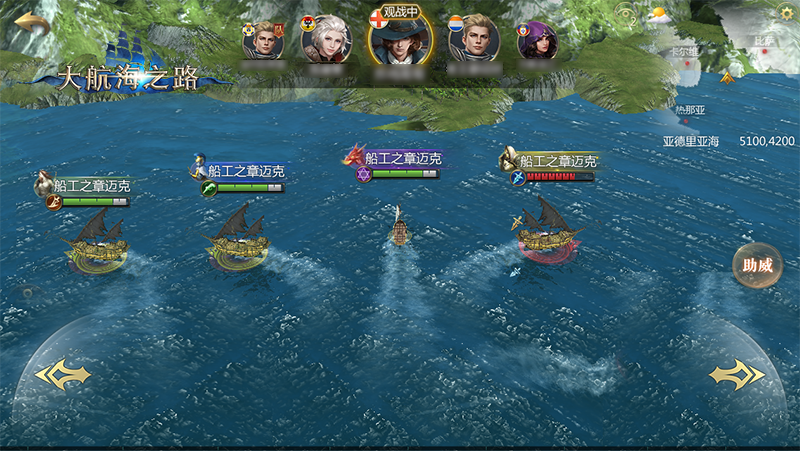Select the captain portrait marked 观战中
Viewport: 800px width, 451px height.
[395, 40]
